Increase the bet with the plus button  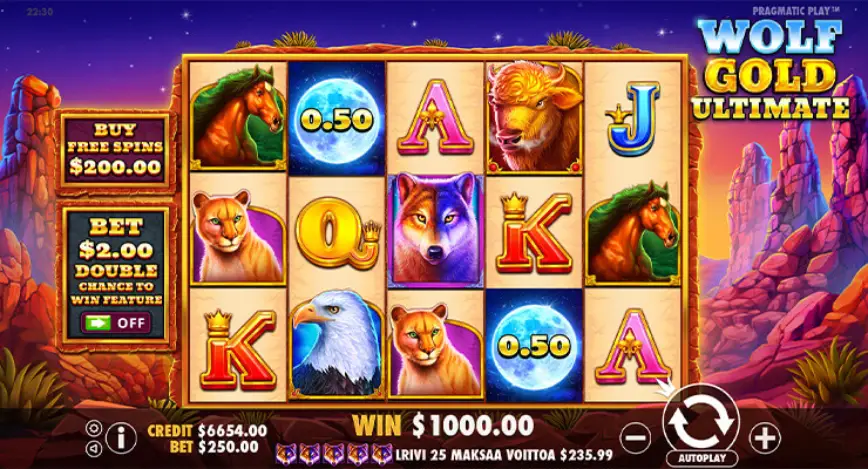[764, 436]
